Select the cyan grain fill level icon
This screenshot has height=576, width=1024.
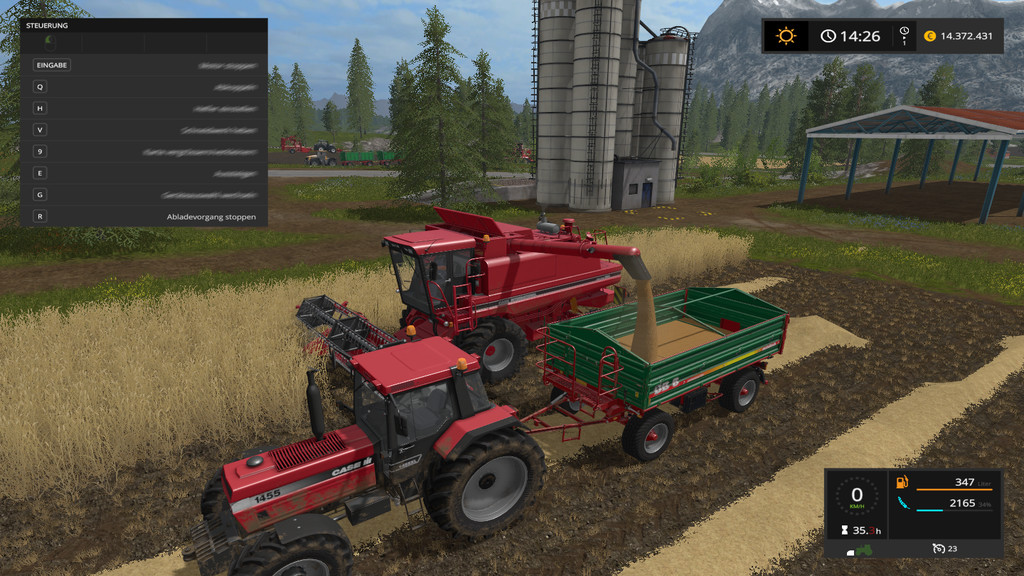(904, 503)
